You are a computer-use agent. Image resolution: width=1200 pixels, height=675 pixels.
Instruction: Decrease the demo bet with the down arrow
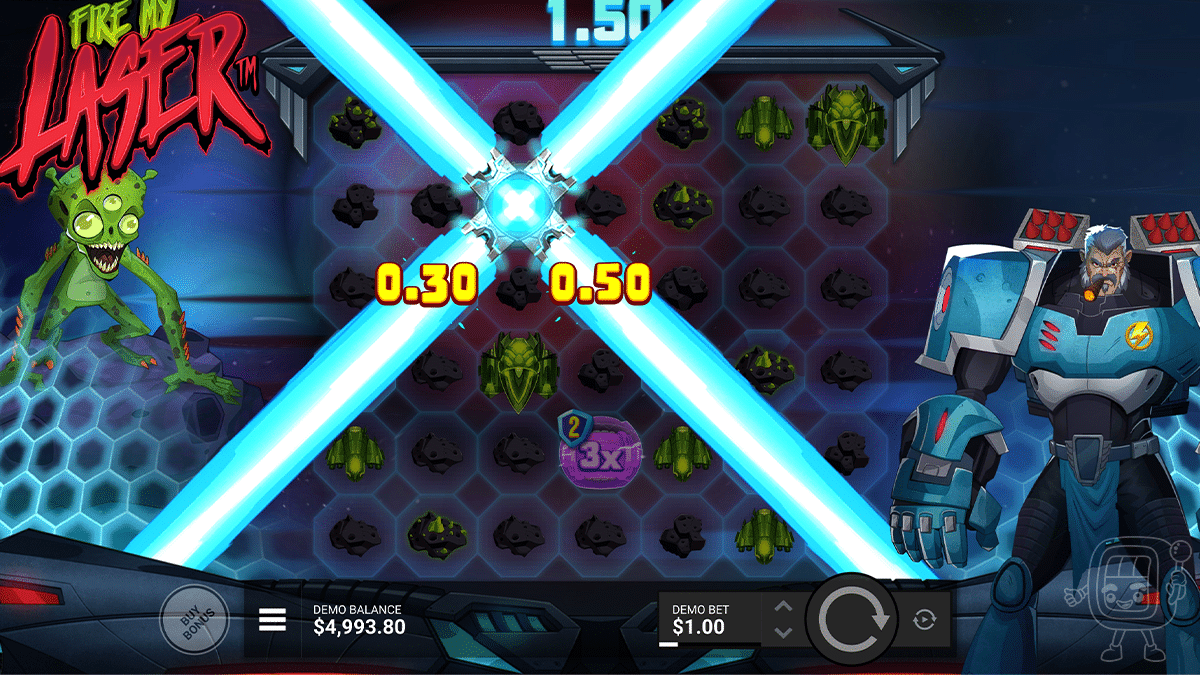784,633
